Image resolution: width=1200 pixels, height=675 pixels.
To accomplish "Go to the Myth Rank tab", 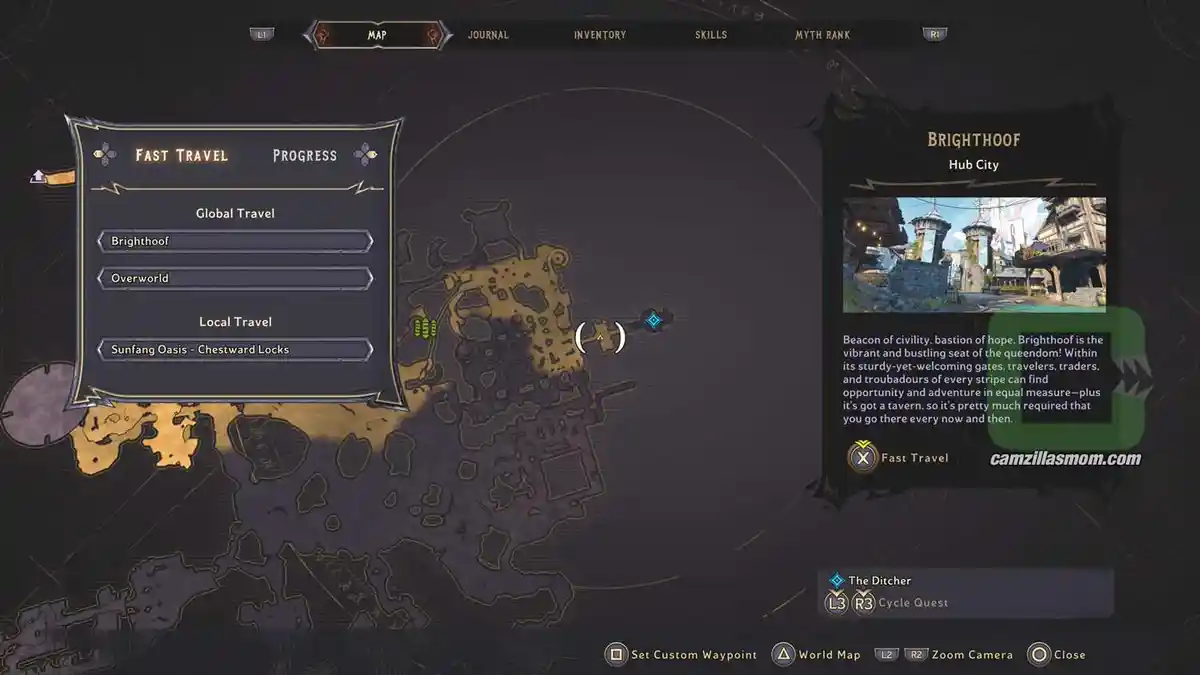I will pyautogui.click(x=822, y=35).
